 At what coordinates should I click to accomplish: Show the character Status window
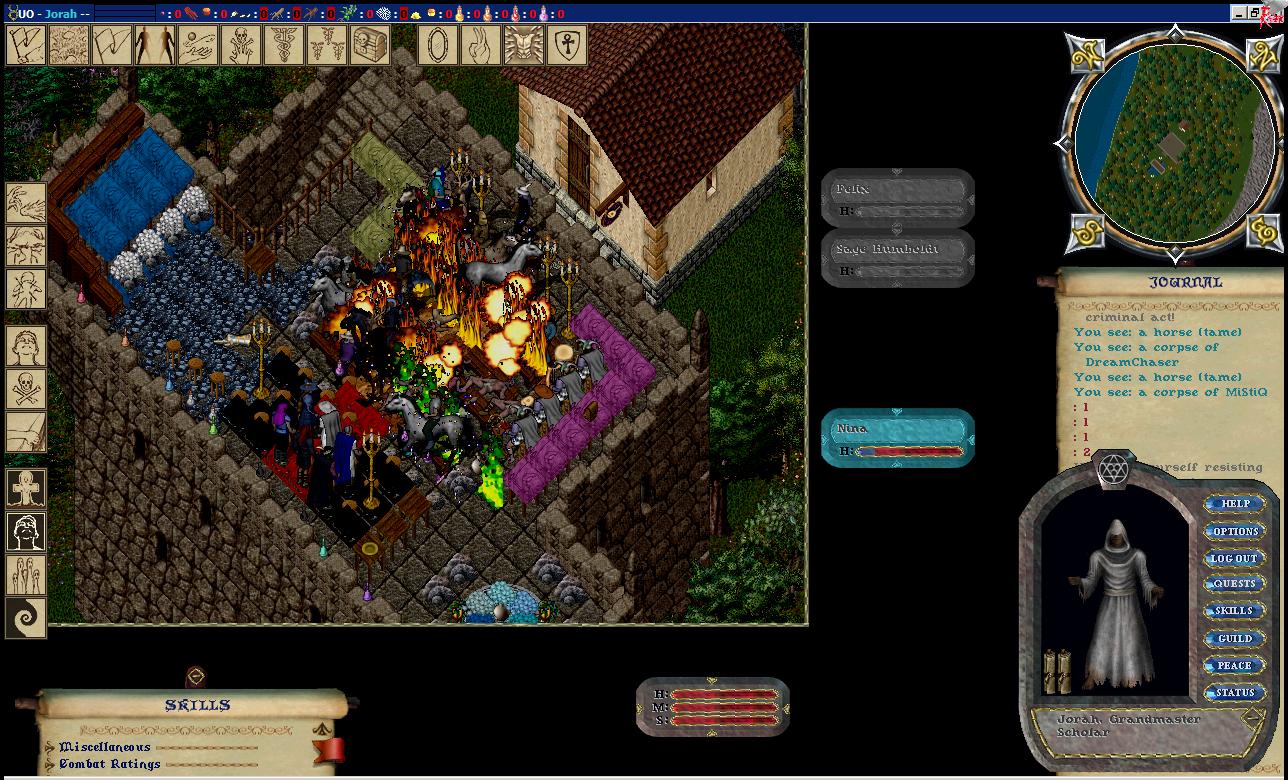coord(1235,692)
